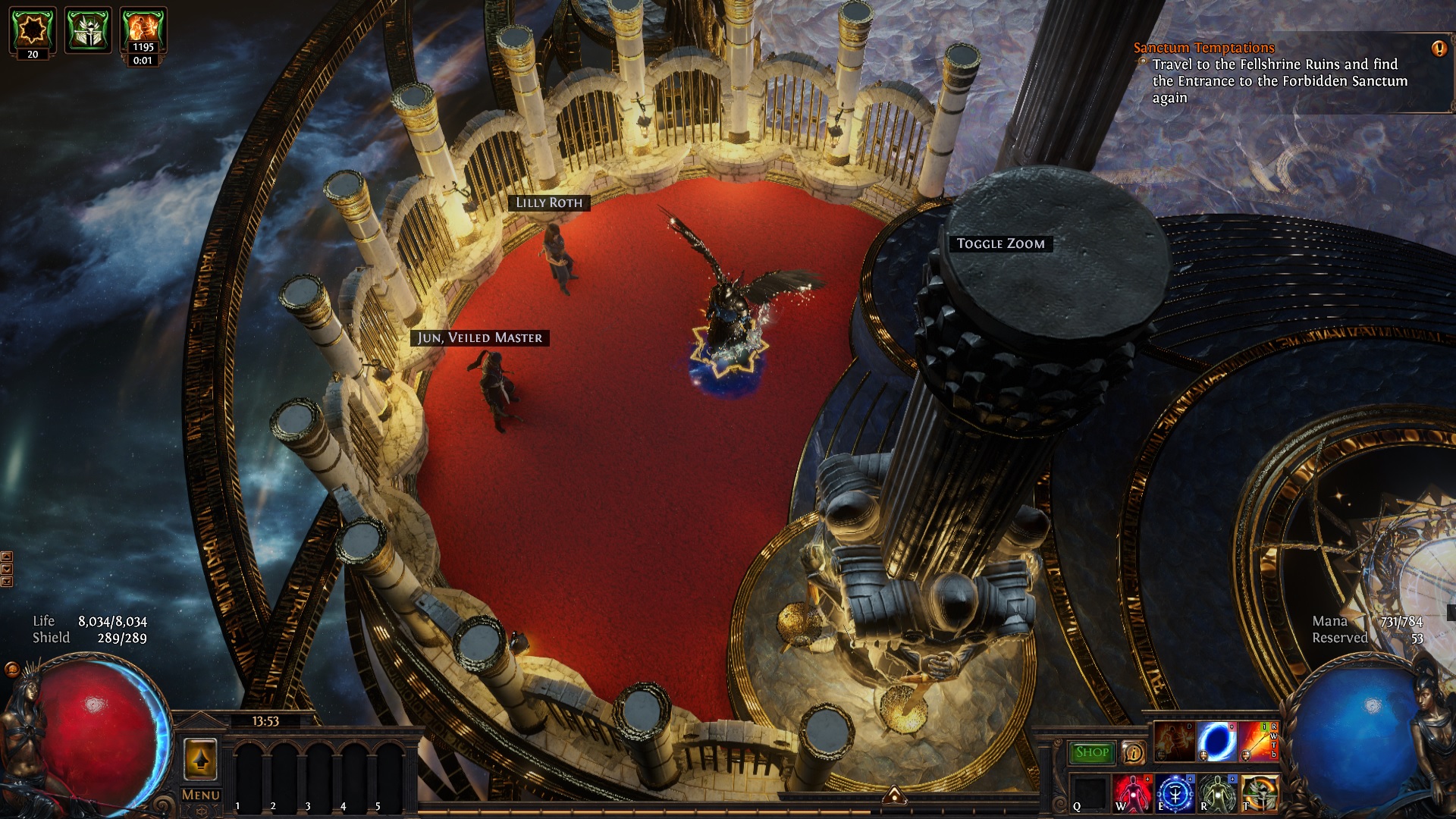
Task: Open the Sanctum Temptations quest tracker
Action: pyautogui.click(x=1203, y=48)
